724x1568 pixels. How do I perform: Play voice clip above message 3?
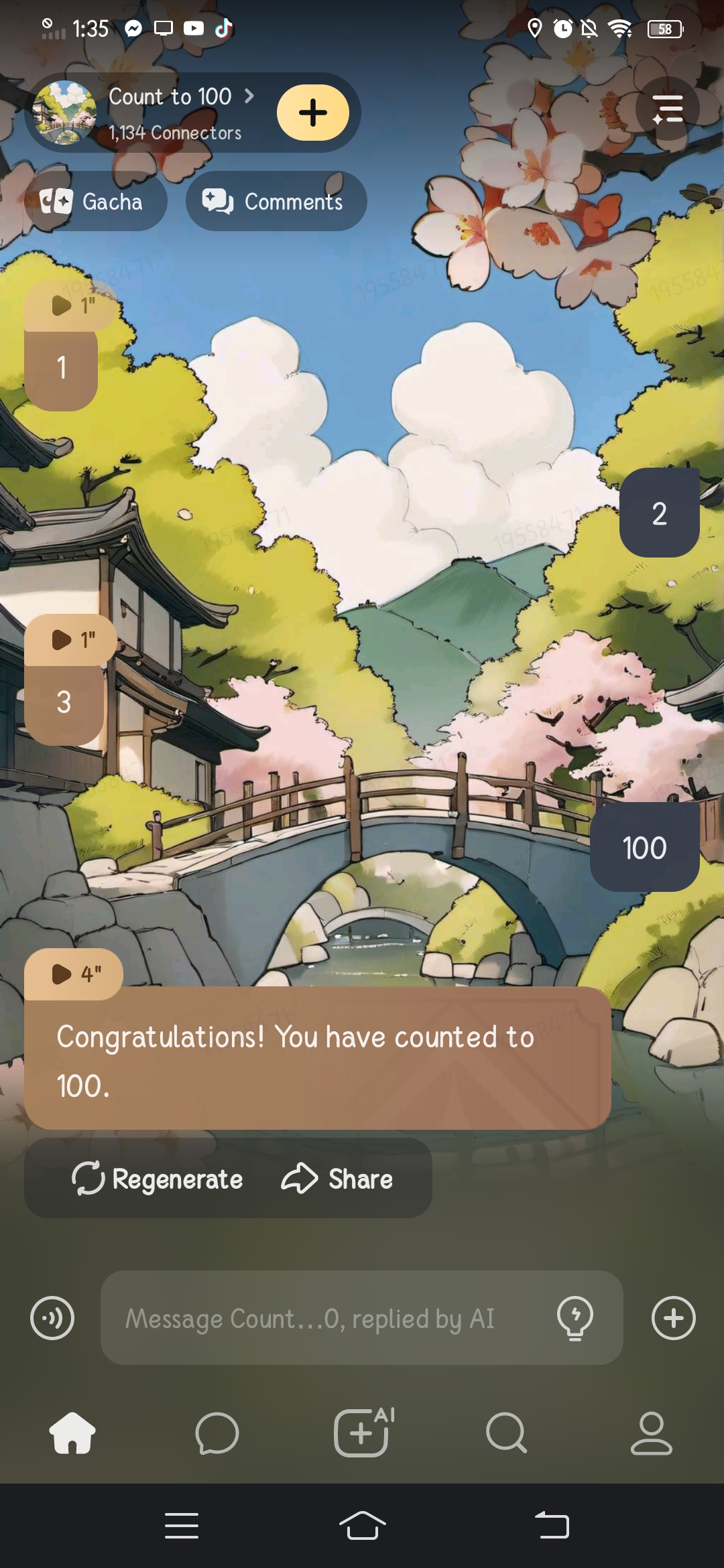click(x=71, y=640)
